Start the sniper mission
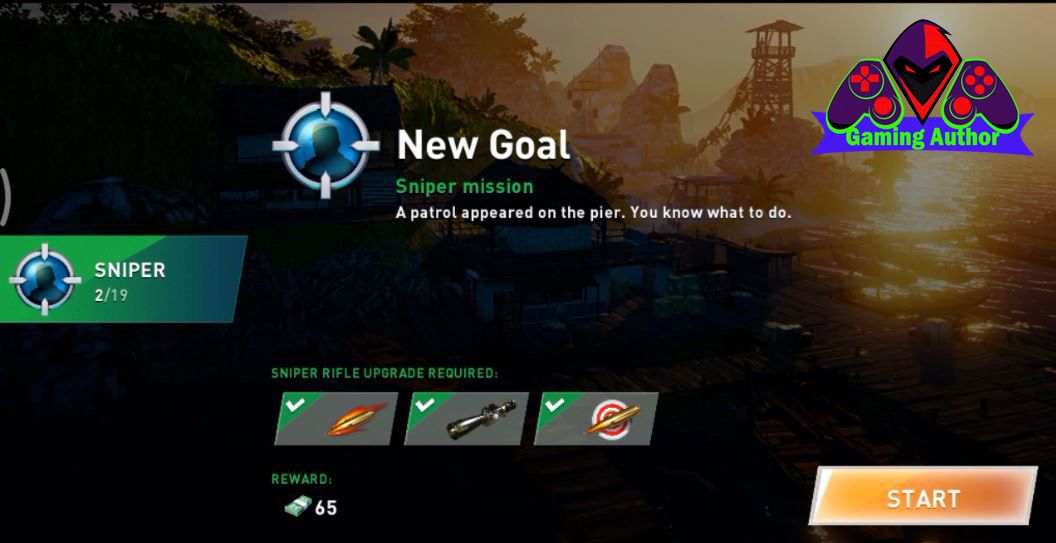 pos(922,497)
